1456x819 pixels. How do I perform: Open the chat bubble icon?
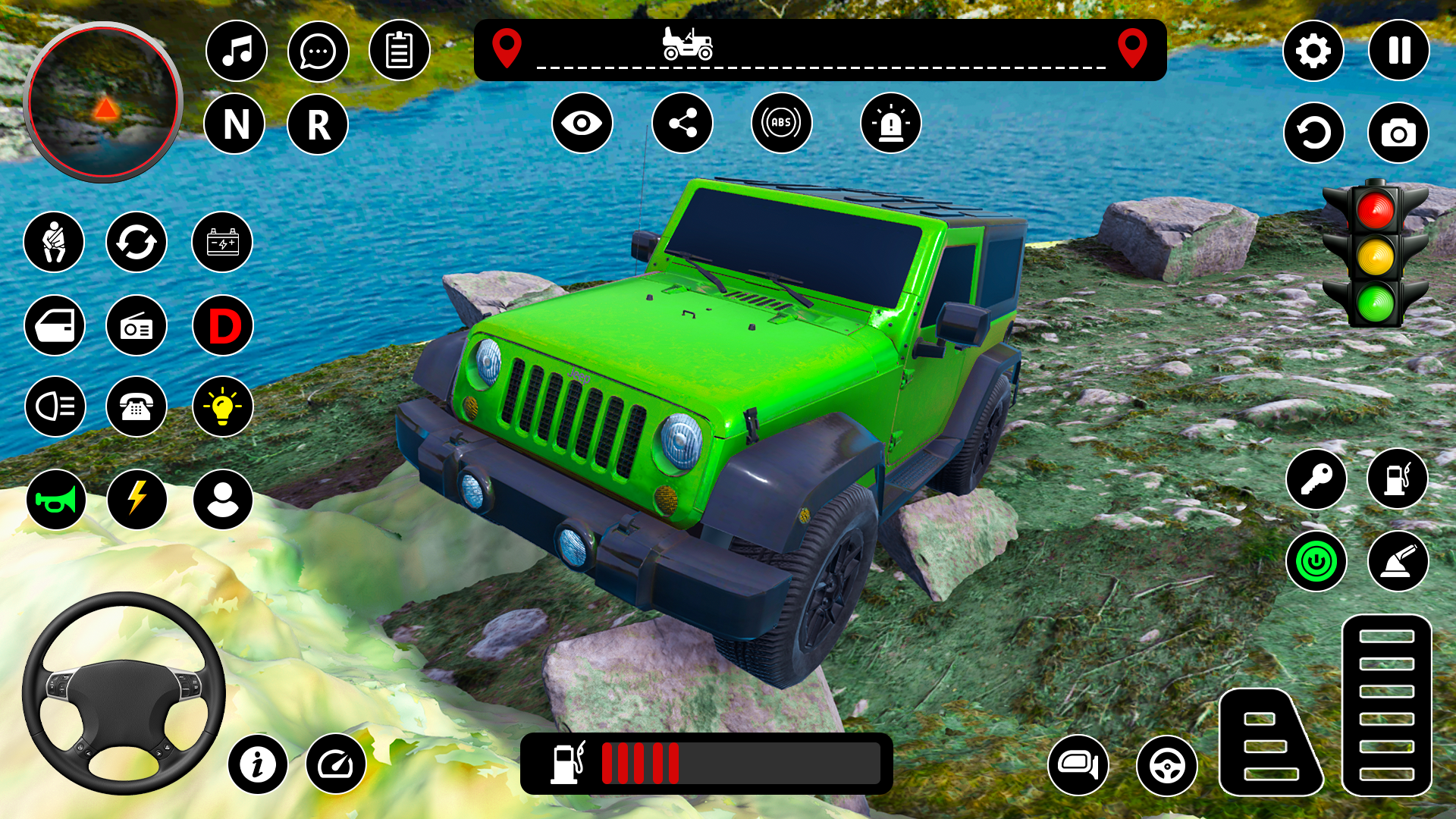(x=318, y=51)
